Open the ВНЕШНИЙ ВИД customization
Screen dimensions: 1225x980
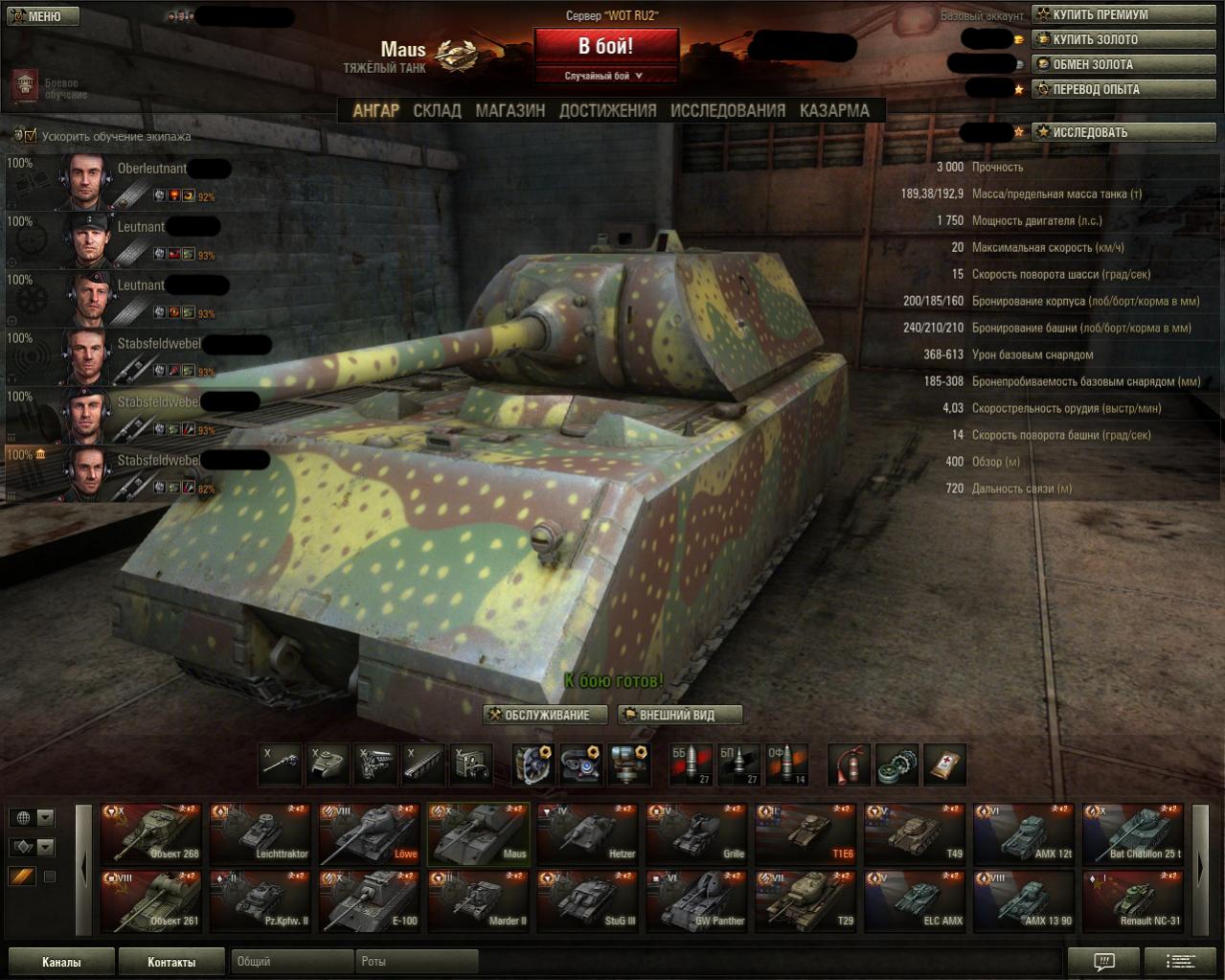680,715
